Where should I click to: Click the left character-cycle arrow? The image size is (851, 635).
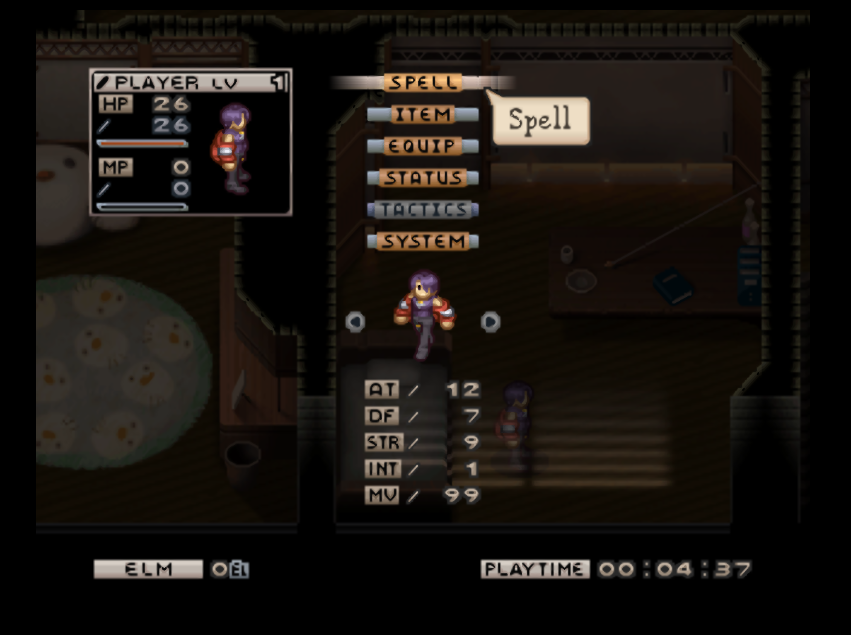pyautogui.click(x=355, y=321)
